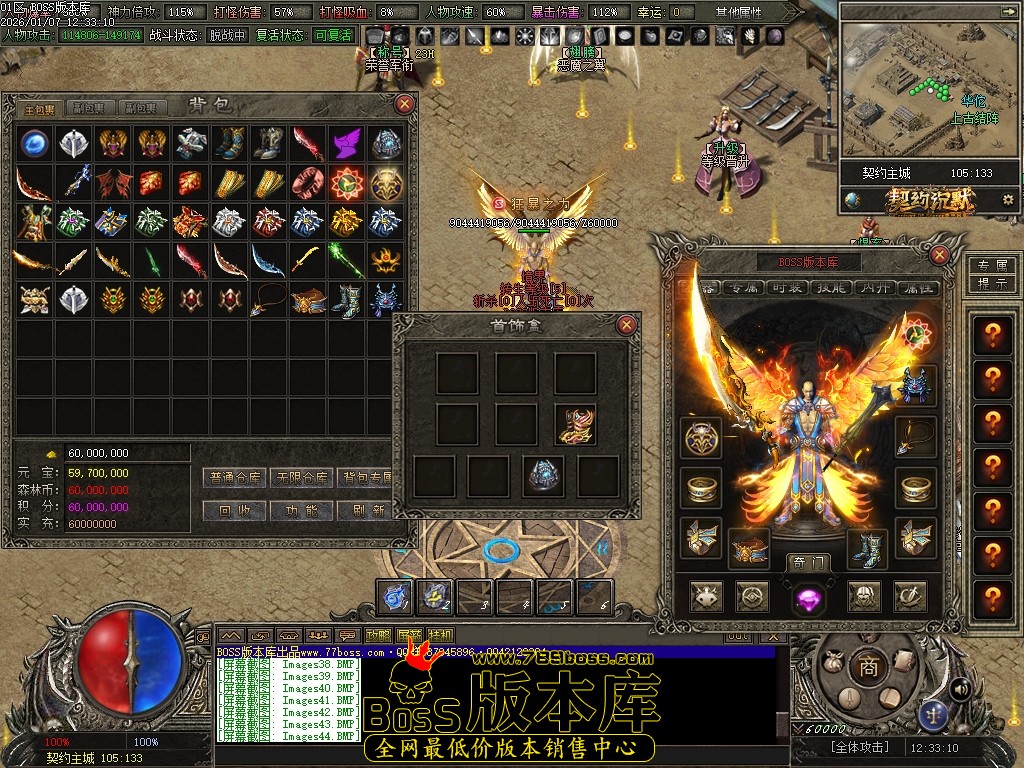Screen dimensions: 1024x768
Task: Open the 属性 attributes tab
Action: click(x=918, y=287)
